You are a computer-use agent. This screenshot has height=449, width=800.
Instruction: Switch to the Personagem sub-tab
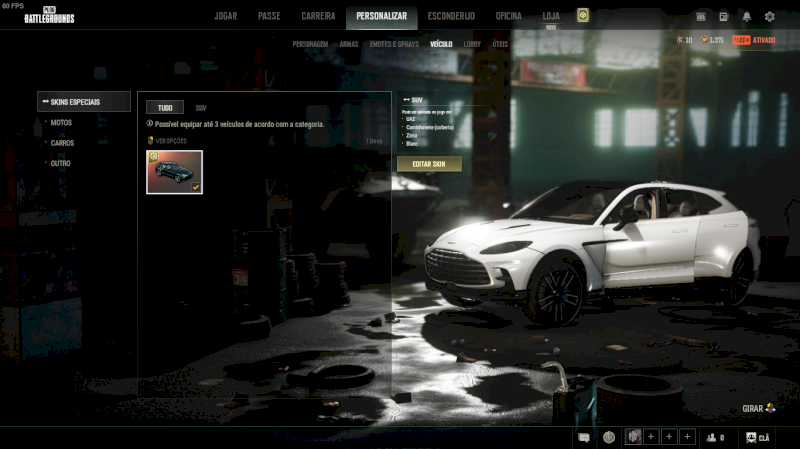pos(310,45)
